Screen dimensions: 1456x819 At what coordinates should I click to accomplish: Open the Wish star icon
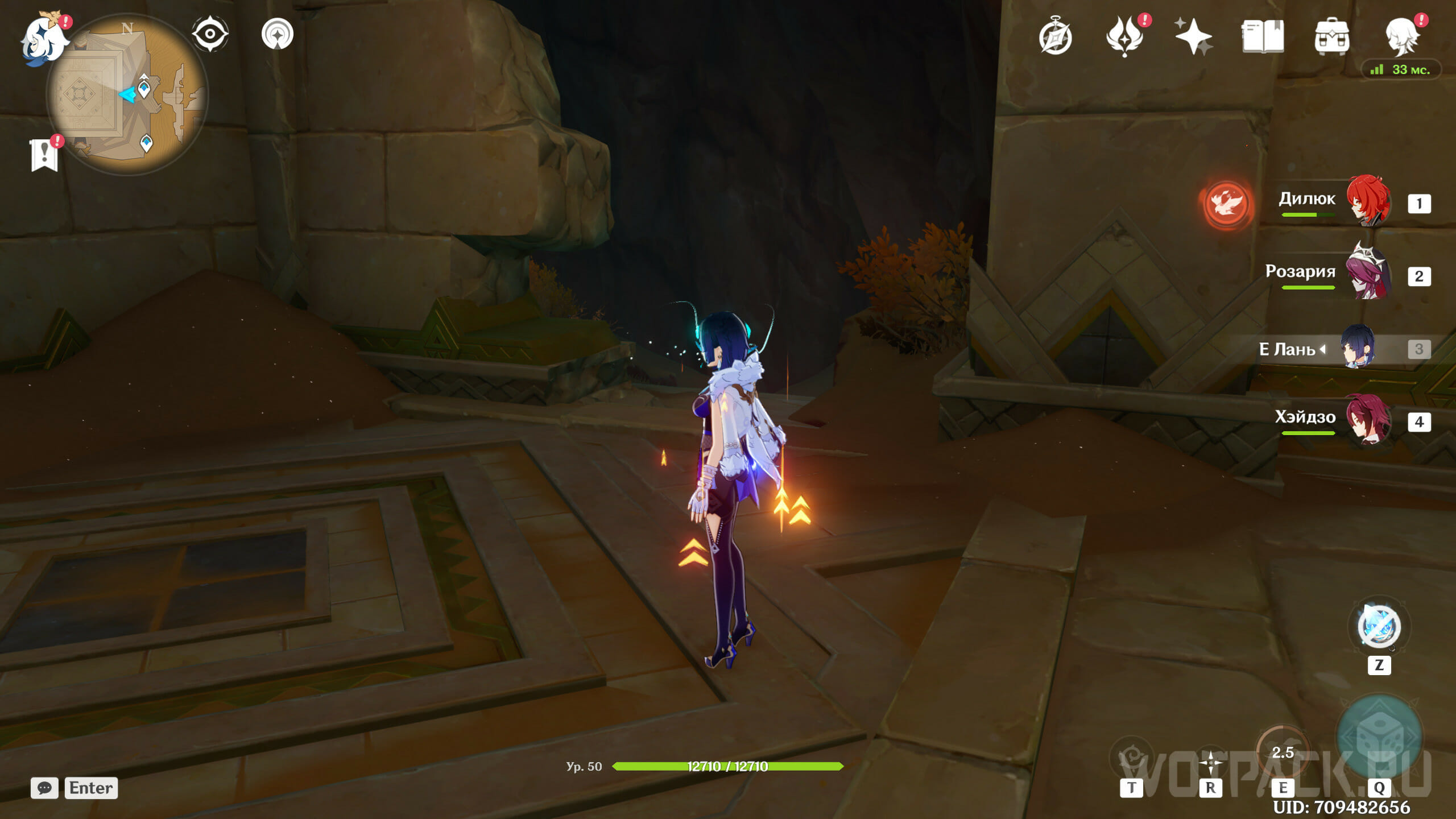tap(1193, 36)
